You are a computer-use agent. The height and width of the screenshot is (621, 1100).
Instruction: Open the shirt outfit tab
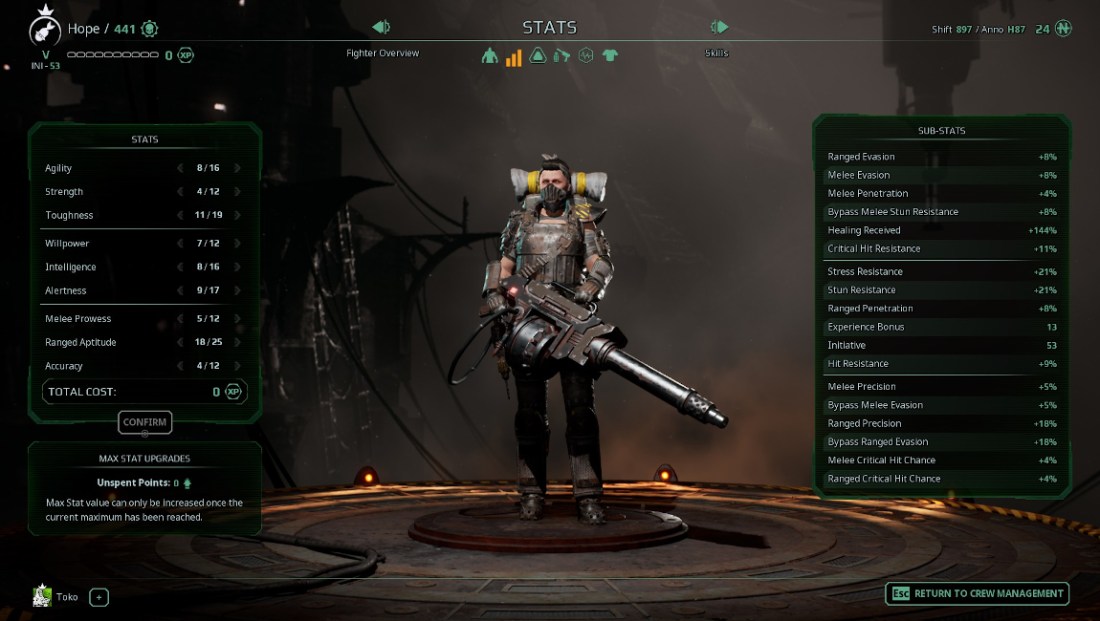pos(610,56)
